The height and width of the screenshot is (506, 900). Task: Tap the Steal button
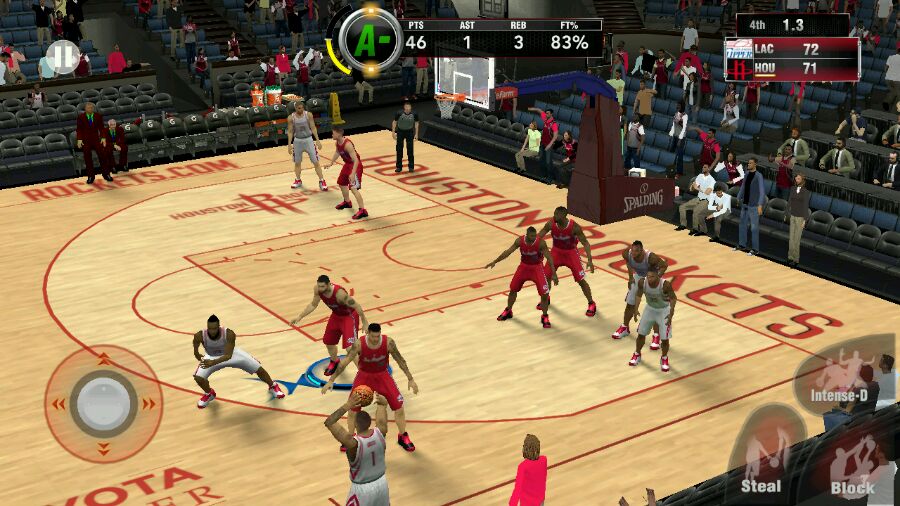762,462
